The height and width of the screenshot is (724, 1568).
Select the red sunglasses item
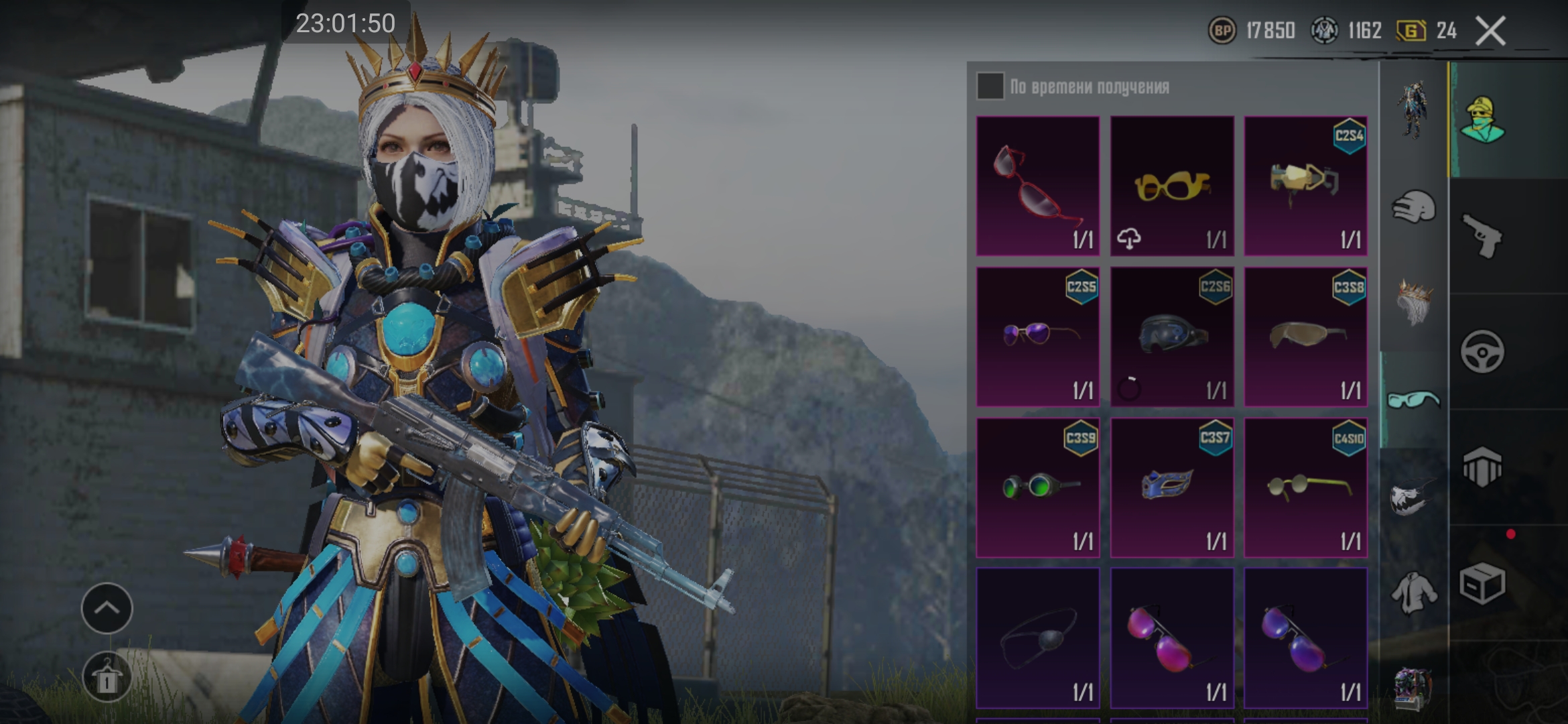[1037, 186]
